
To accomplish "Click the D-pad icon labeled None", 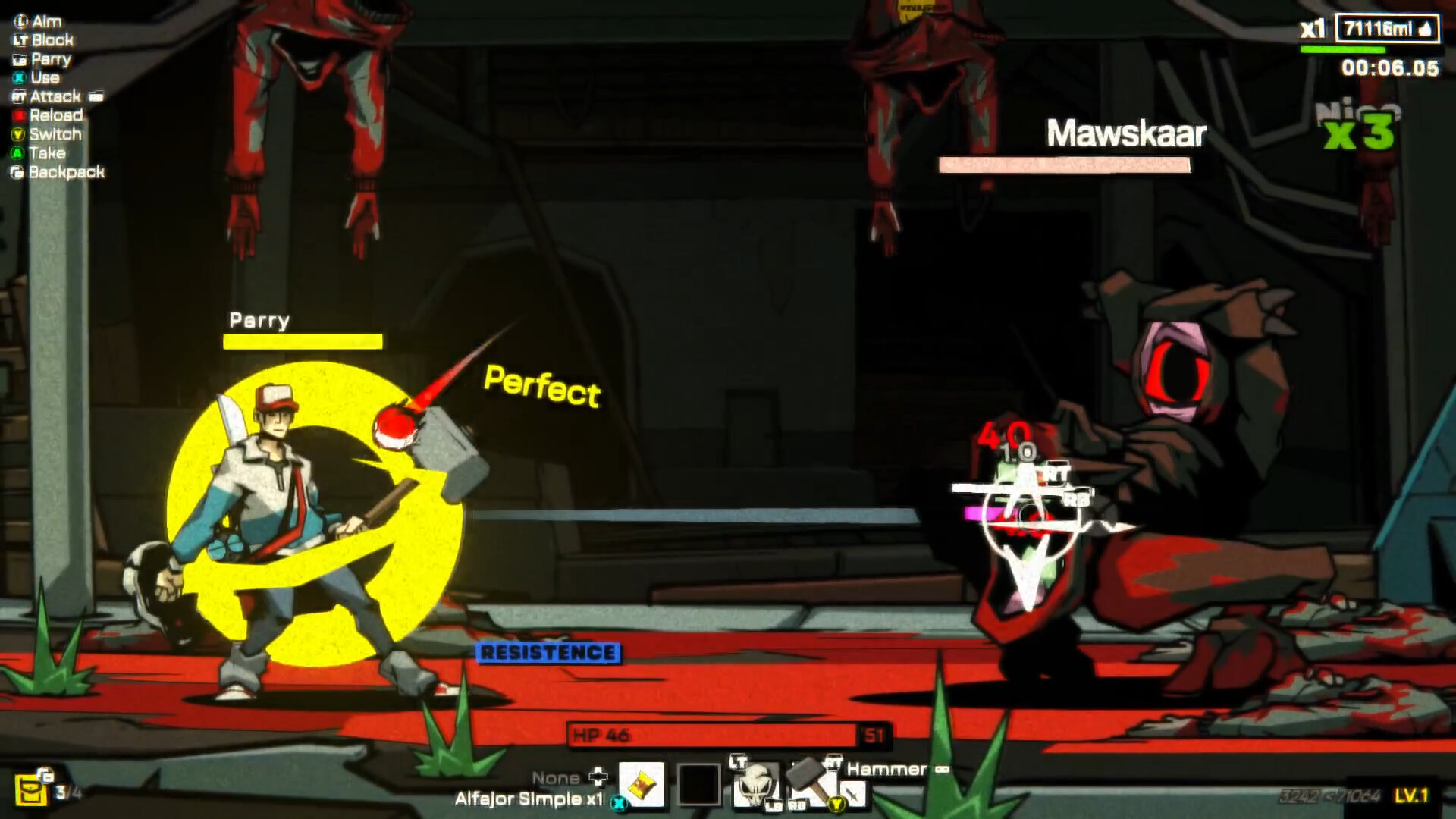I will tap(599, 777).
